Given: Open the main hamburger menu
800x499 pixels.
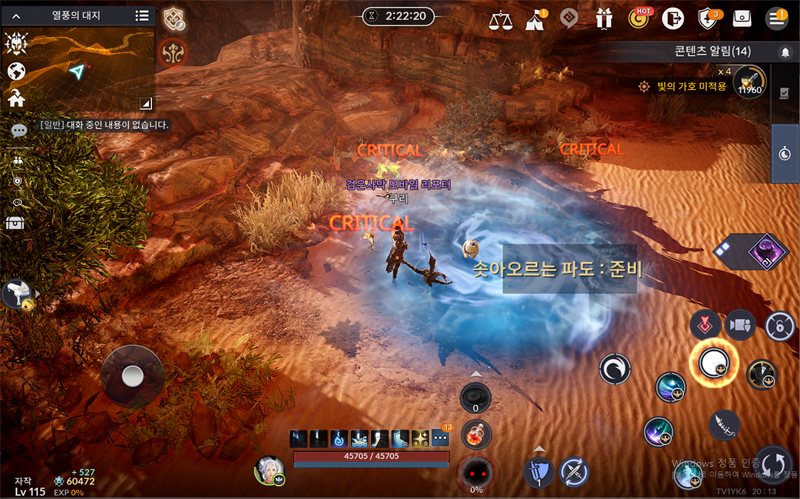Looking at the screenshot, I should coord(776,19).
